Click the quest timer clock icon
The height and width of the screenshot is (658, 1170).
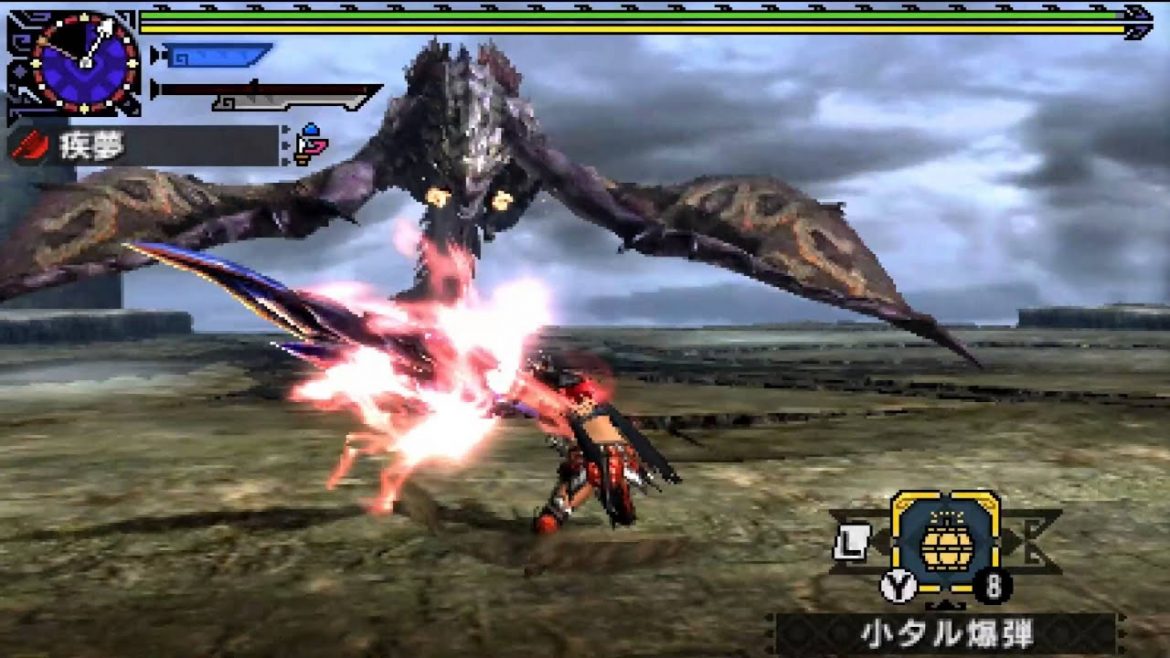click(x=84, y=62)
